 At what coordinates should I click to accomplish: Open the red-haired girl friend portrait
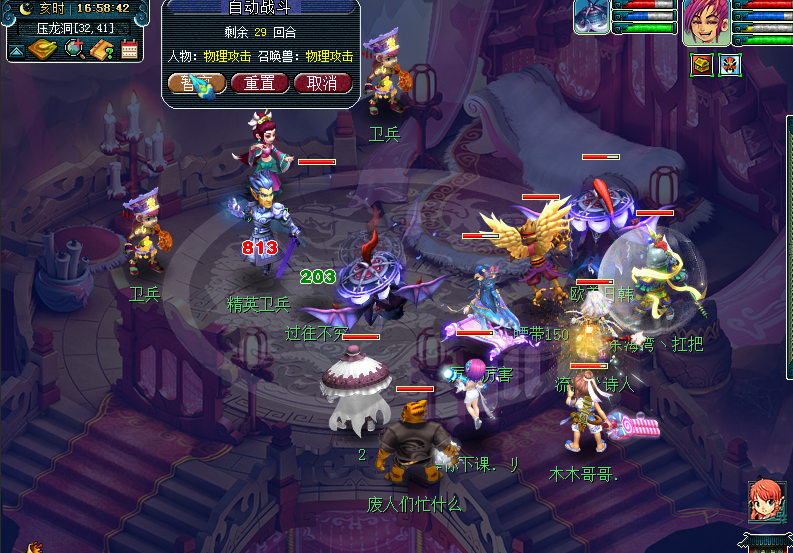click(766, 502)
